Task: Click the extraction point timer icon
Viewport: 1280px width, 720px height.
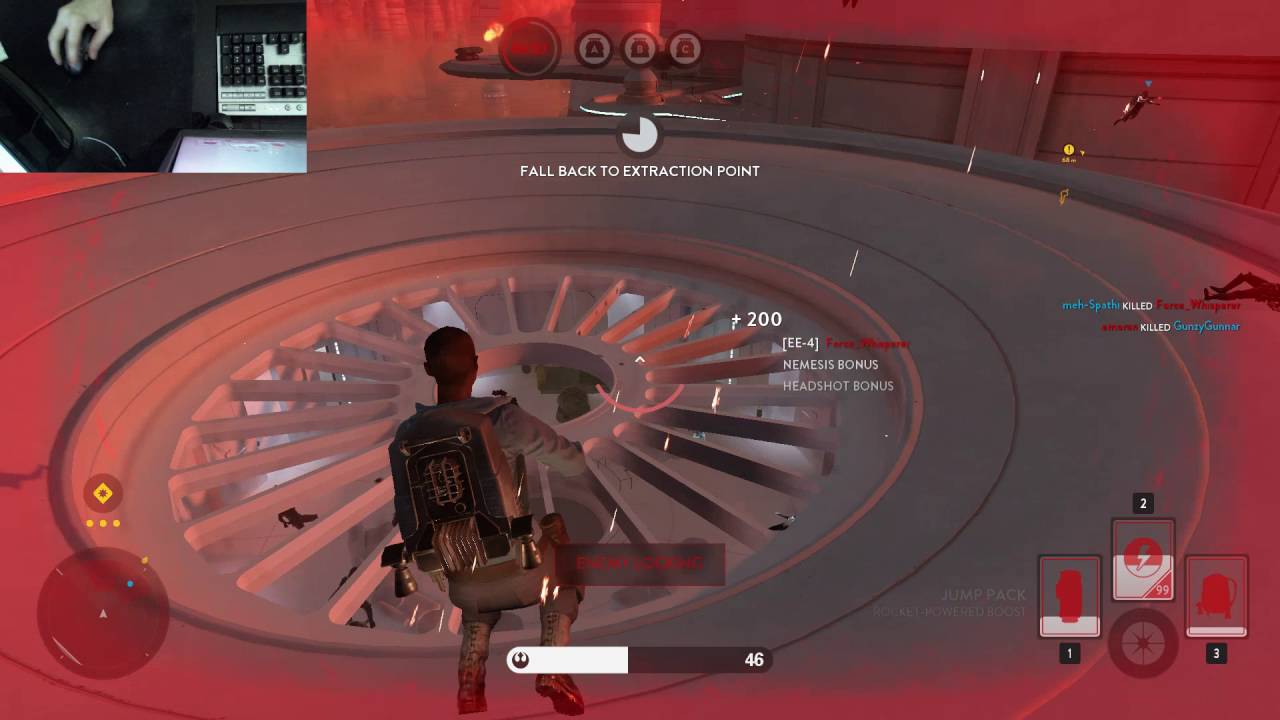Action: (x=639, y=134)
